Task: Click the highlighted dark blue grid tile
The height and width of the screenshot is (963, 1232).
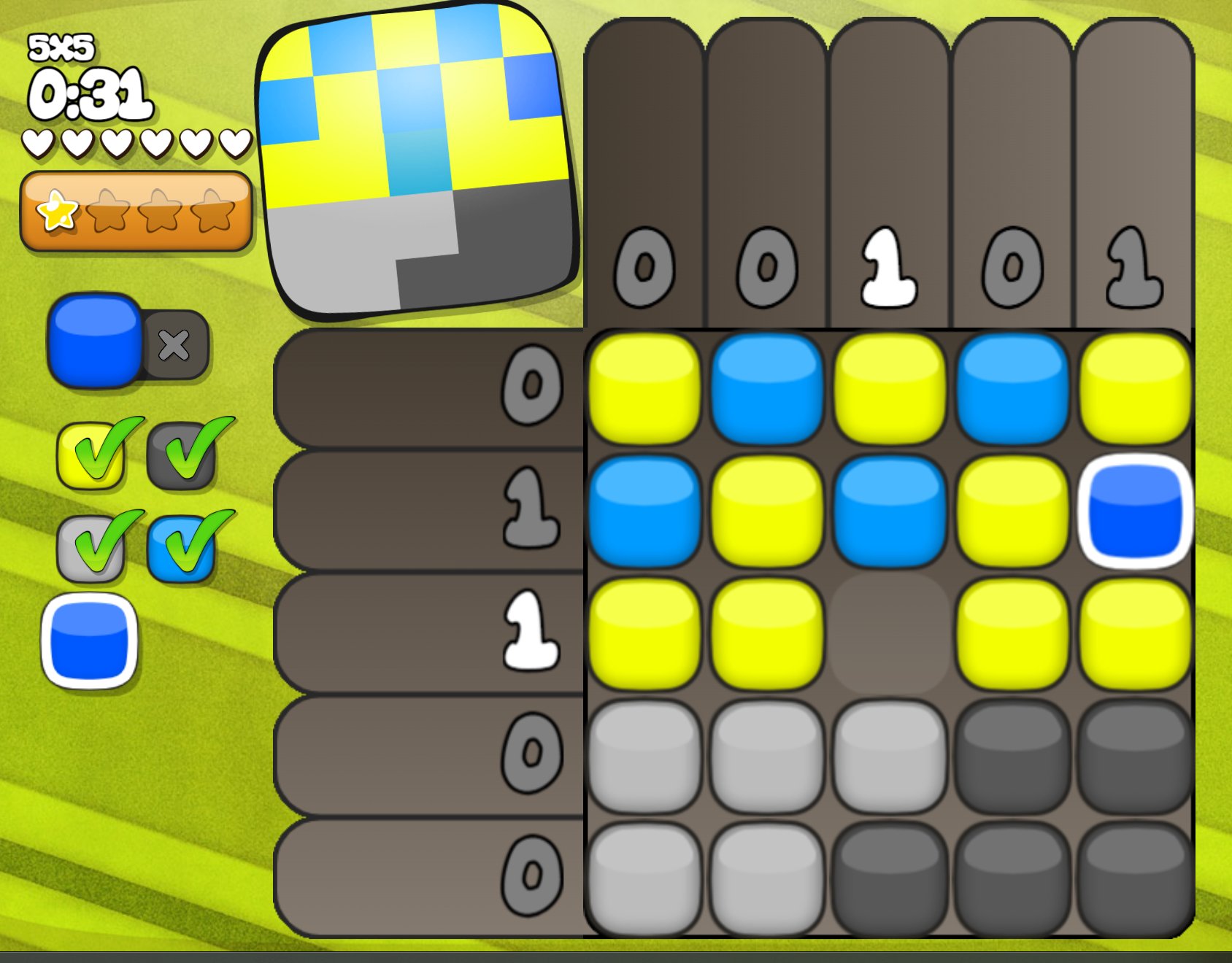Action: (1135, 511)
